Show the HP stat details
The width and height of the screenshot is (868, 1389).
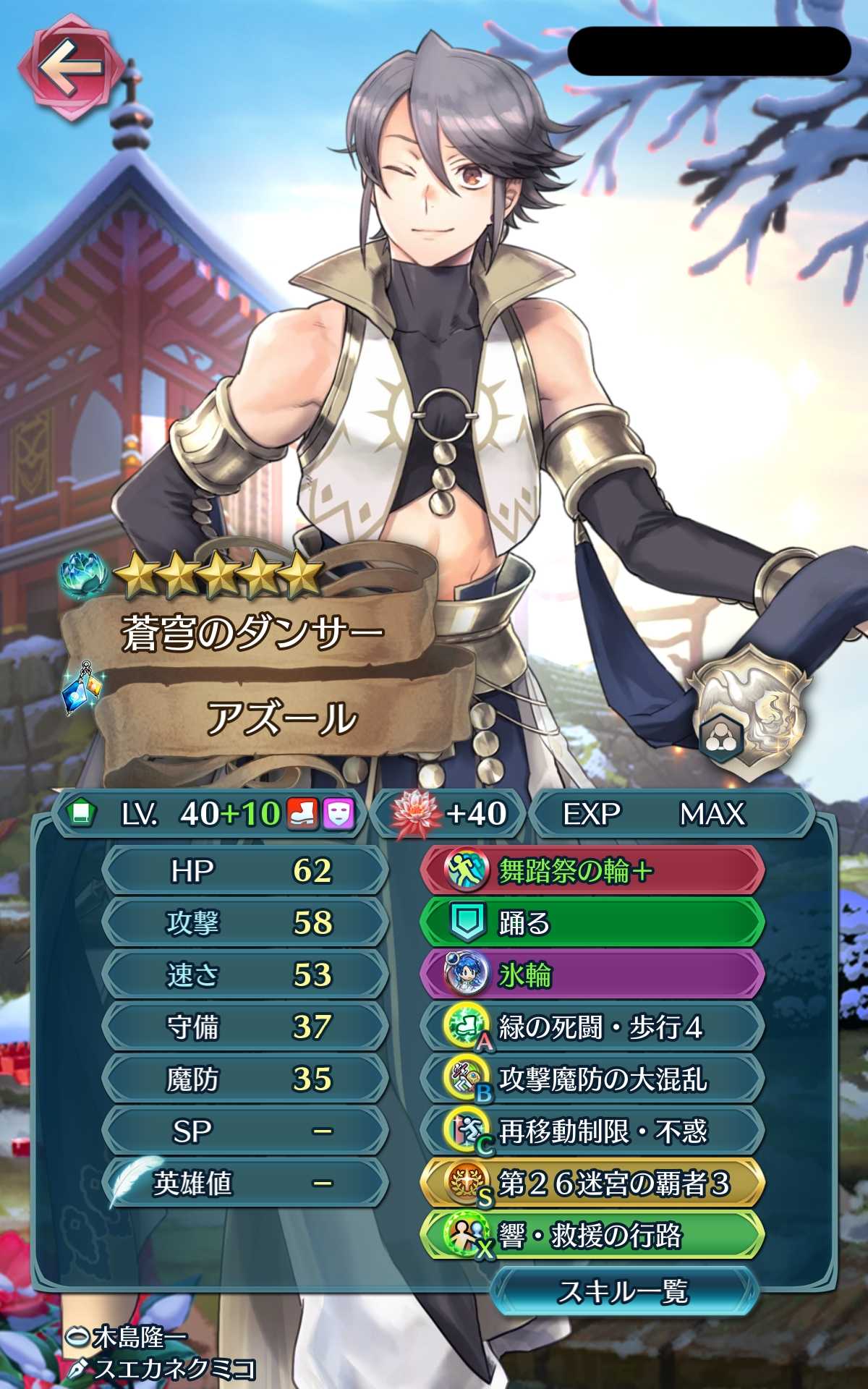(246, 871)
